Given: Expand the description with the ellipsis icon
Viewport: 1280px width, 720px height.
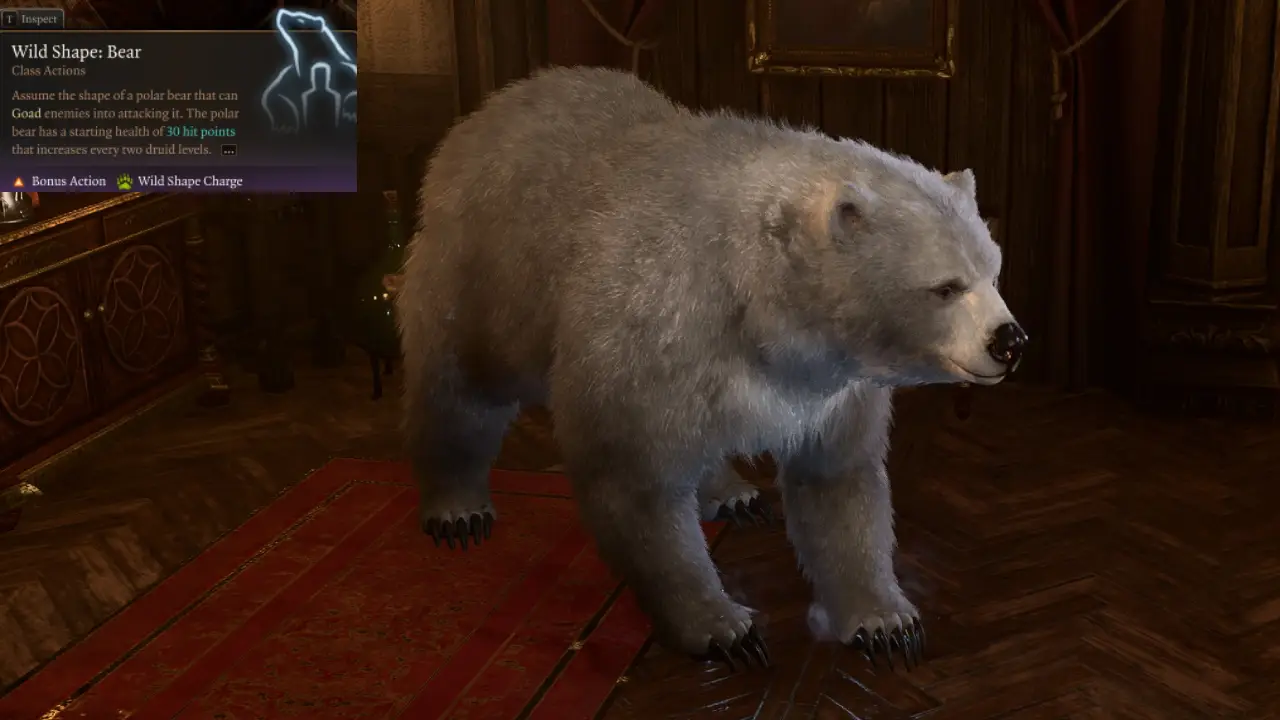Looking at the screenshot, I should pos(229,149).
